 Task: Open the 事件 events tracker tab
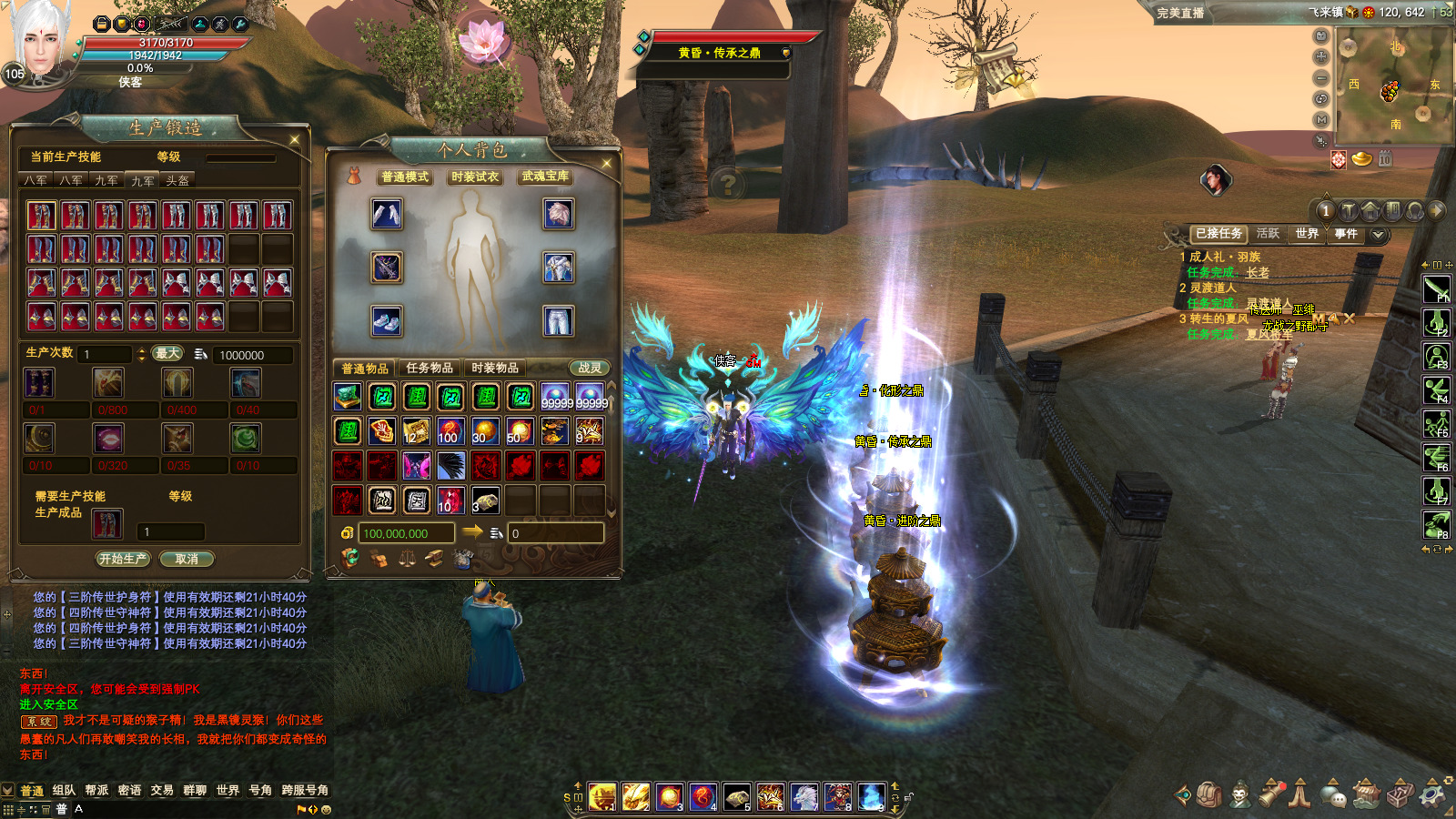(1346, 234)
